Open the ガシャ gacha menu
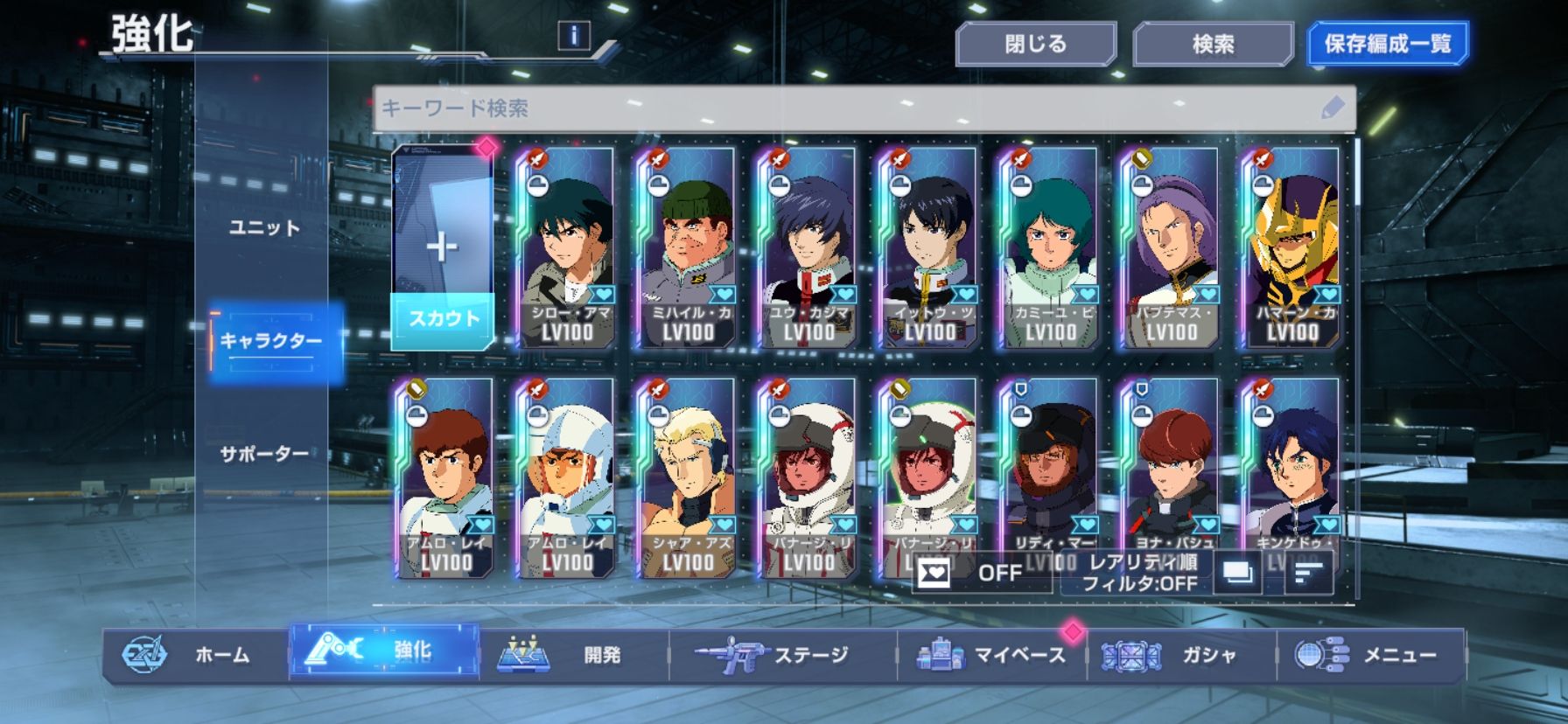The image size is (1568, 724). click(x=1181, y=655)
